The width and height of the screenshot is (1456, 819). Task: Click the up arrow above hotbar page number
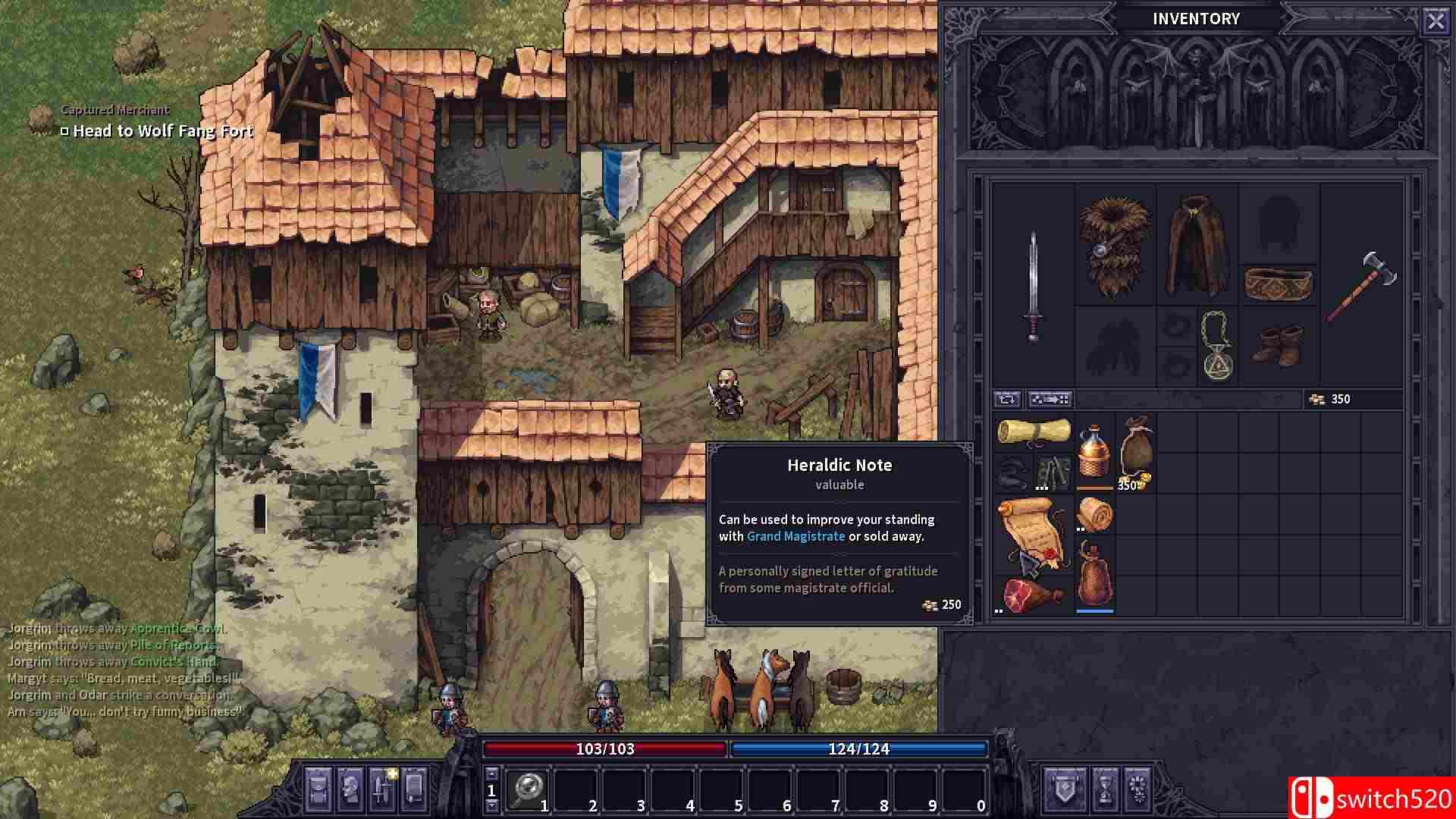point(491,774)
